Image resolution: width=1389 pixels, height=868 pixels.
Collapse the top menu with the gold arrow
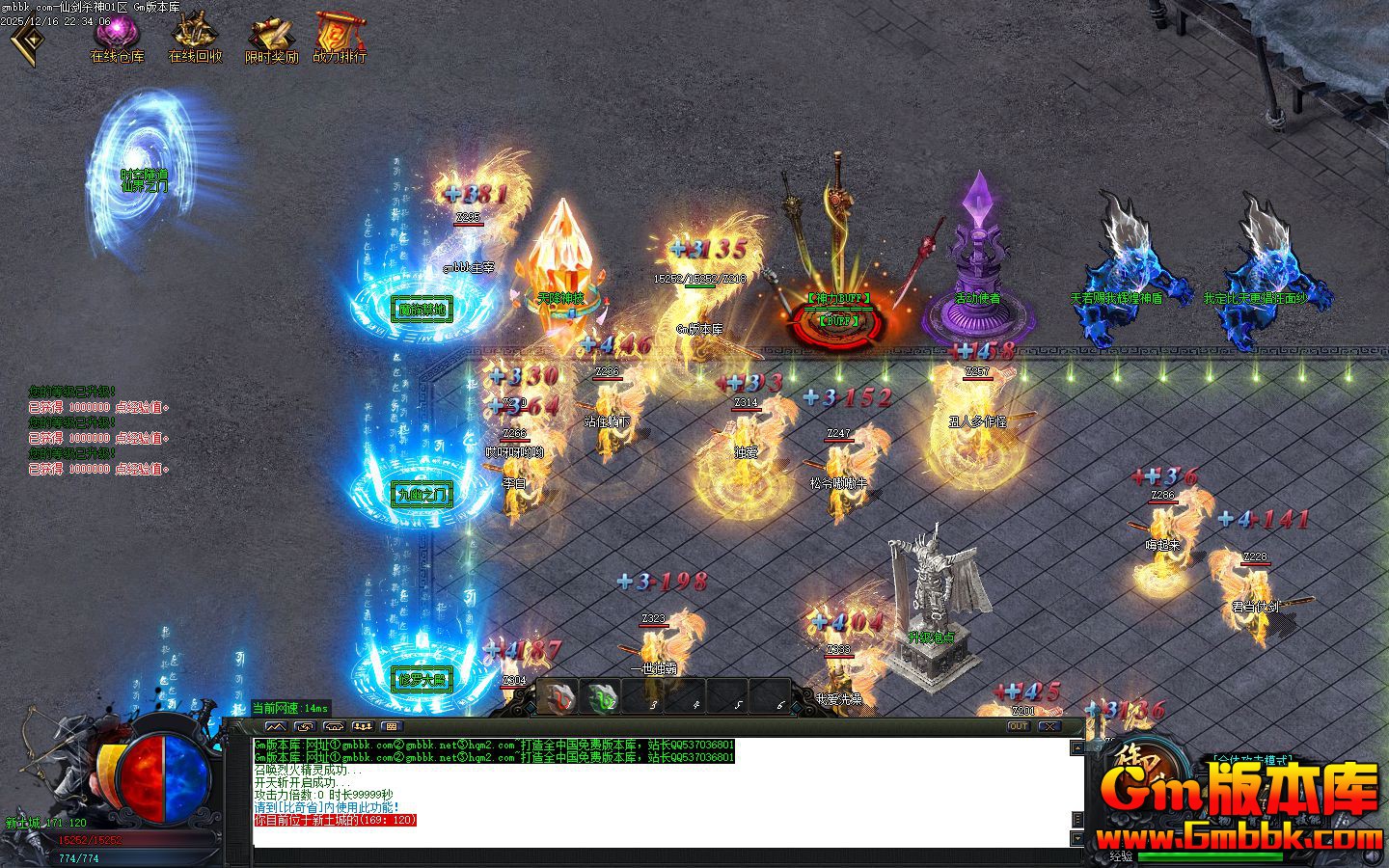coord(26,39)
